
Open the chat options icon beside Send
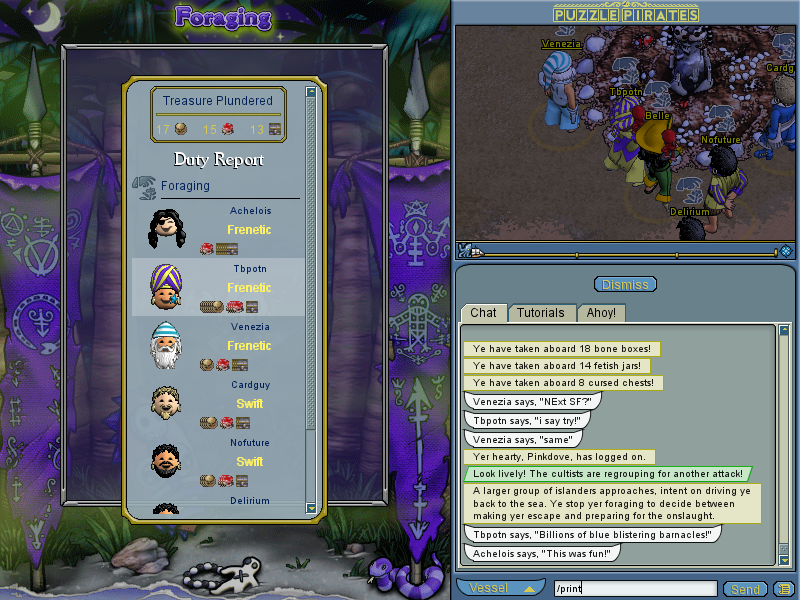[x=785, y=589]
